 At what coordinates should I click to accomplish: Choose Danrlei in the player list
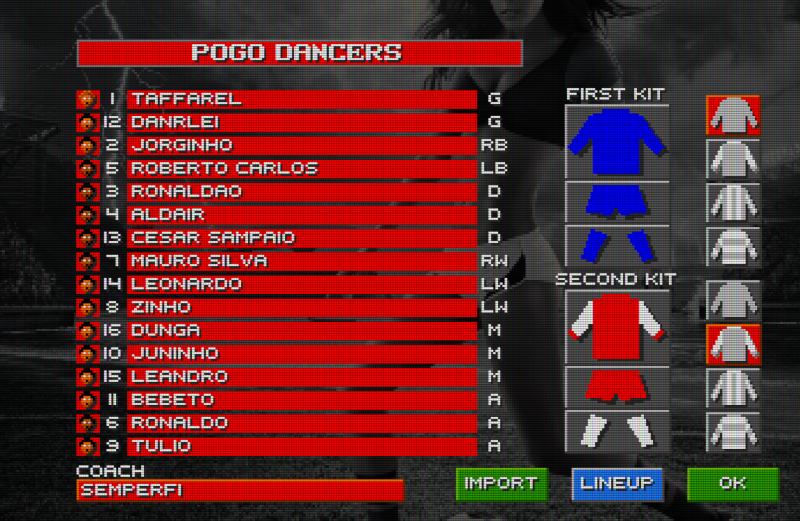(x=301, y=122)
